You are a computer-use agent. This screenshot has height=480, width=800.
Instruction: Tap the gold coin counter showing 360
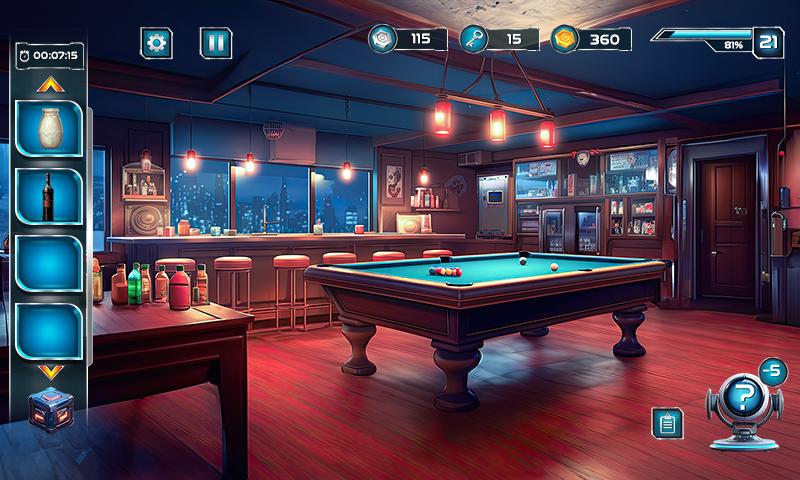tap(591, 39)
